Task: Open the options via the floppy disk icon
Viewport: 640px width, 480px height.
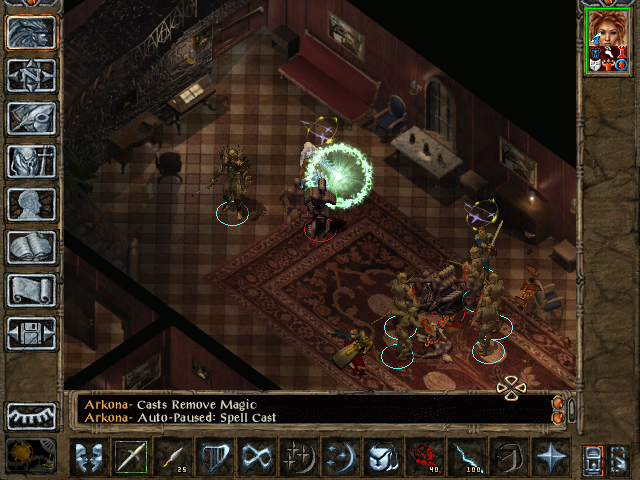Action: 31,333
